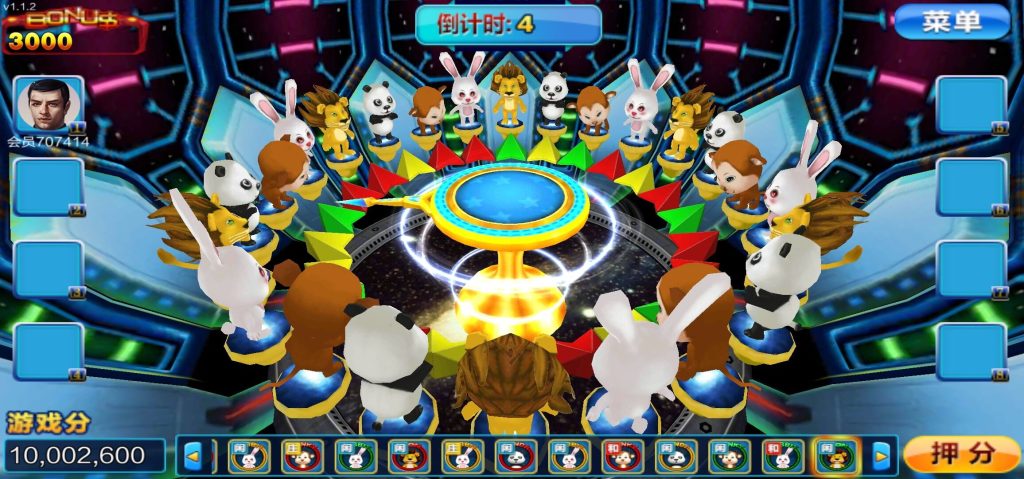Choose empty seat number 8
Screen dimensions: 1024x479
tap(971, 351)
